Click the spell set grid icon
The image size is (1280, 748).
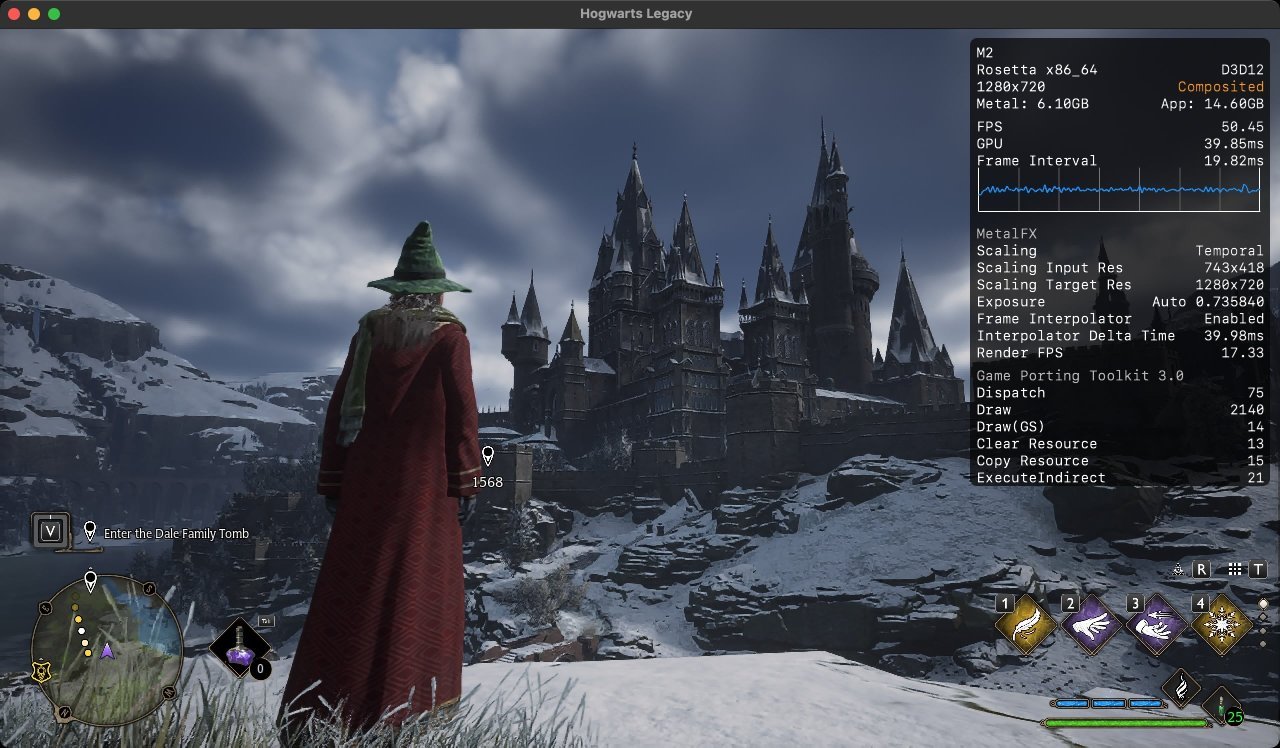click(1235, 569)
